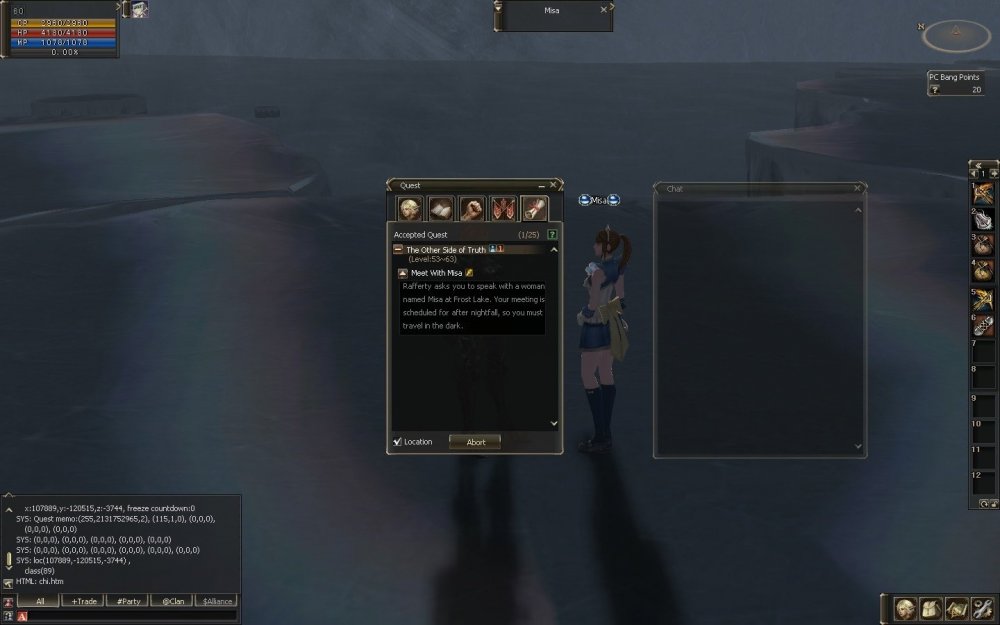Close the Misa target window

click(603, 10)
